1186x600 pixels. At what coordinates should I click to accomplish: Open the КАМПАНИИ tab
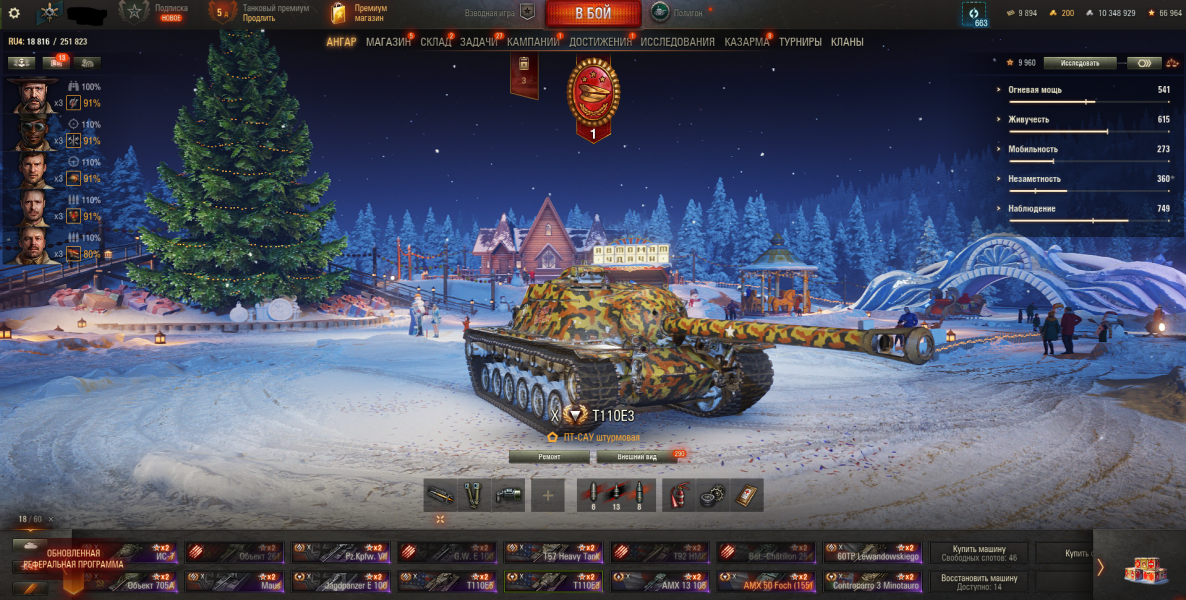click(x=532, y=42)
